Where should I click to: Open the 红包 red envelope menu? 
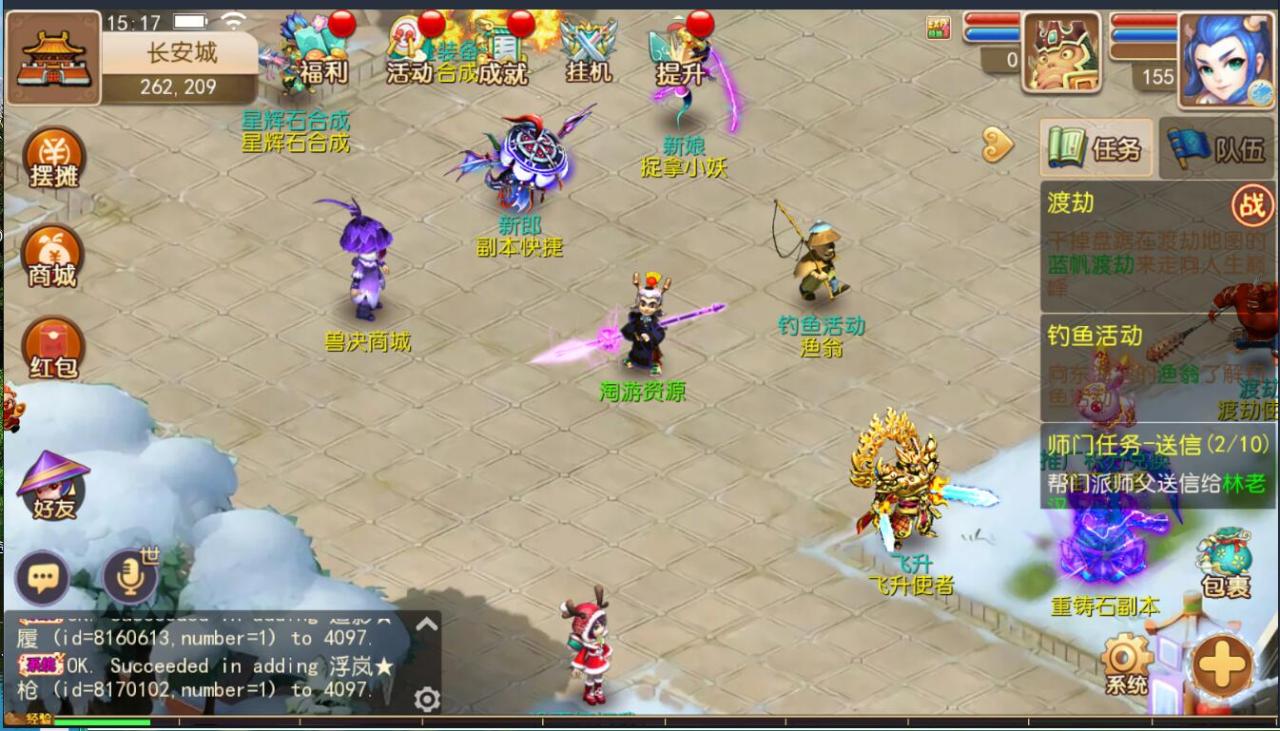coord(53,349)
